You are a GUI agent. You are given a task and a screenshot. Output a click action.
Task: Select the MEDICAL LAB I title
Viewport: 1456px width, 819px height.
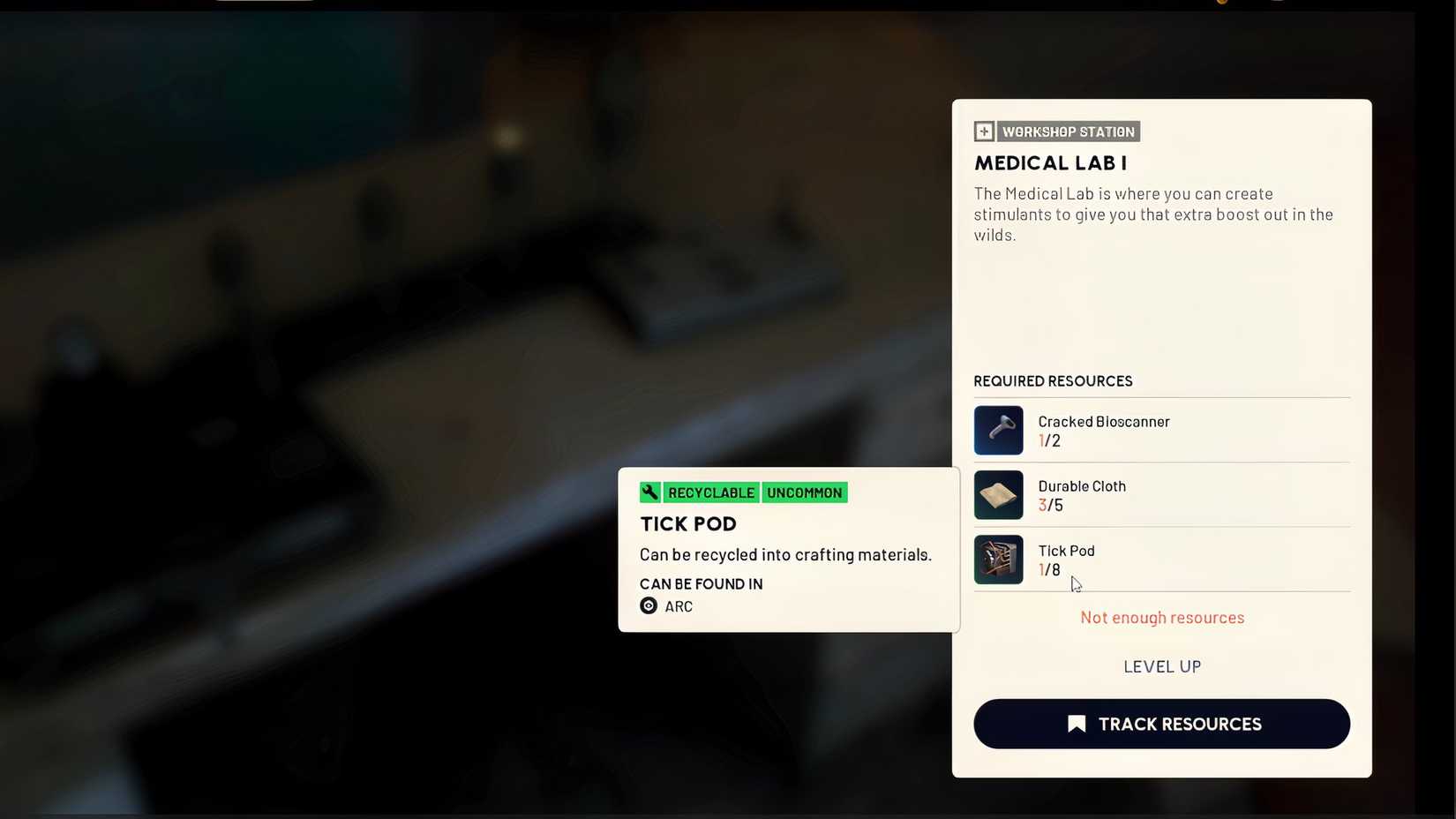pyautogui.click(x=1051, y=163)
